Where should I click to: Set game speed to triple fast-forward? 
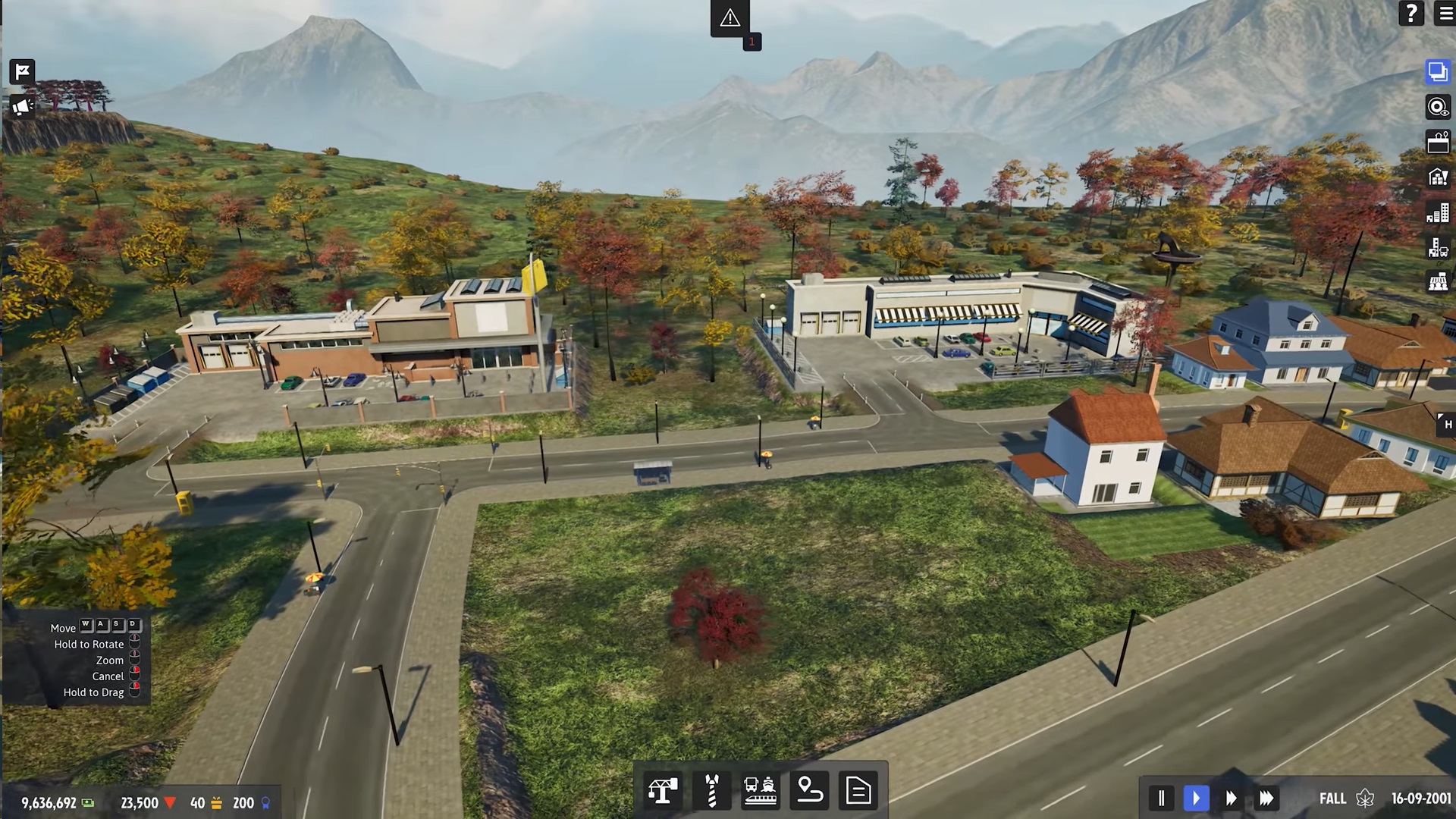point(1266,798)
